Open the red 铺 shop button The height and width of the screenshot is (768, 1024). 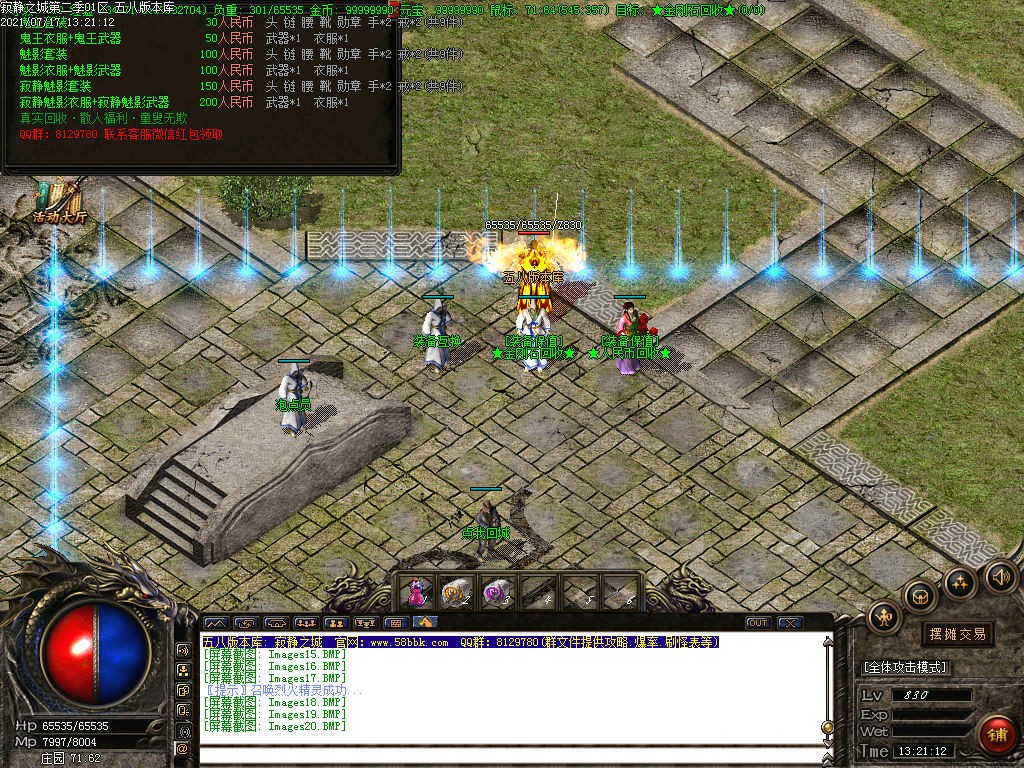[996, 734]
